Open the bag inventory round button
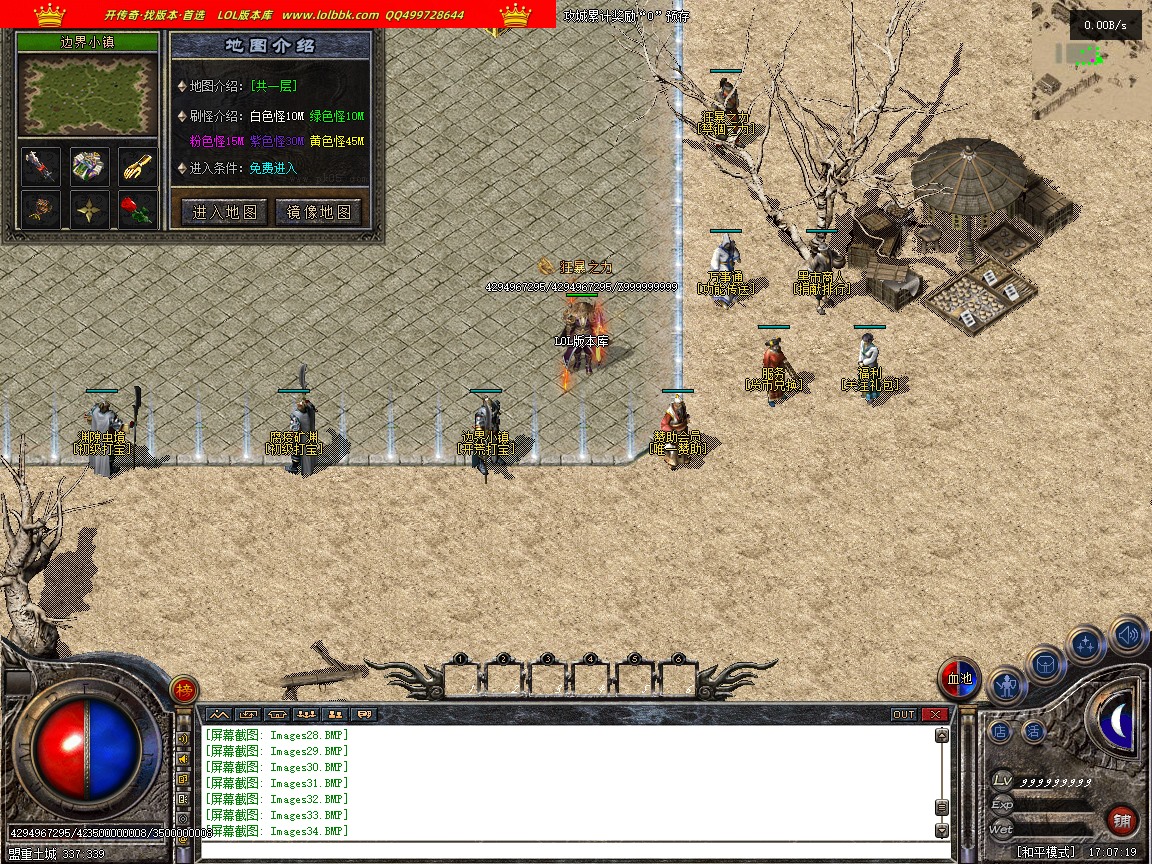This screenshot has height=864, width=1152. click(1046, 664)
